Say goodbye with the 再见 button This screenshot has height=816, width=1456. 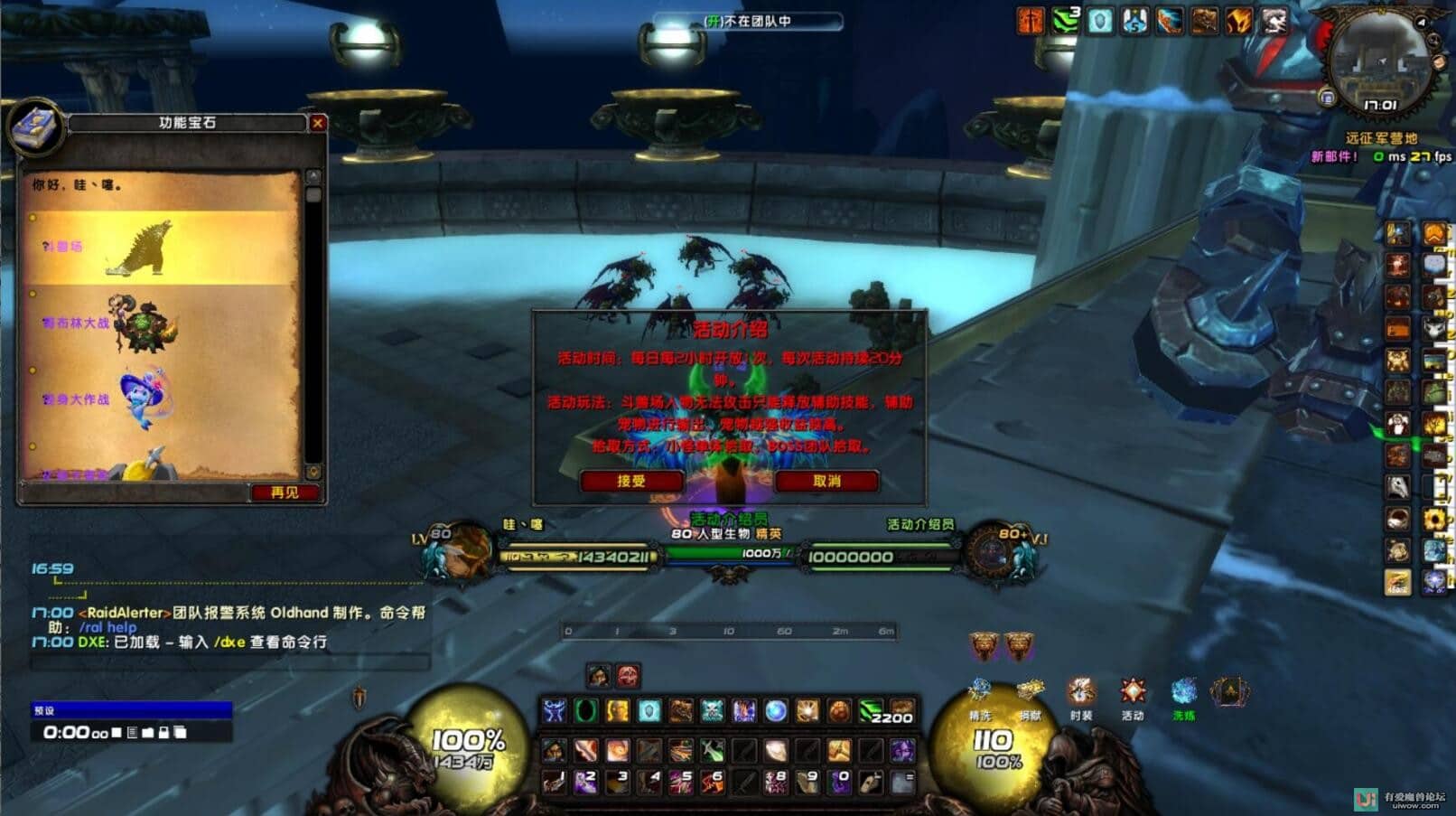tap(285, 492)
